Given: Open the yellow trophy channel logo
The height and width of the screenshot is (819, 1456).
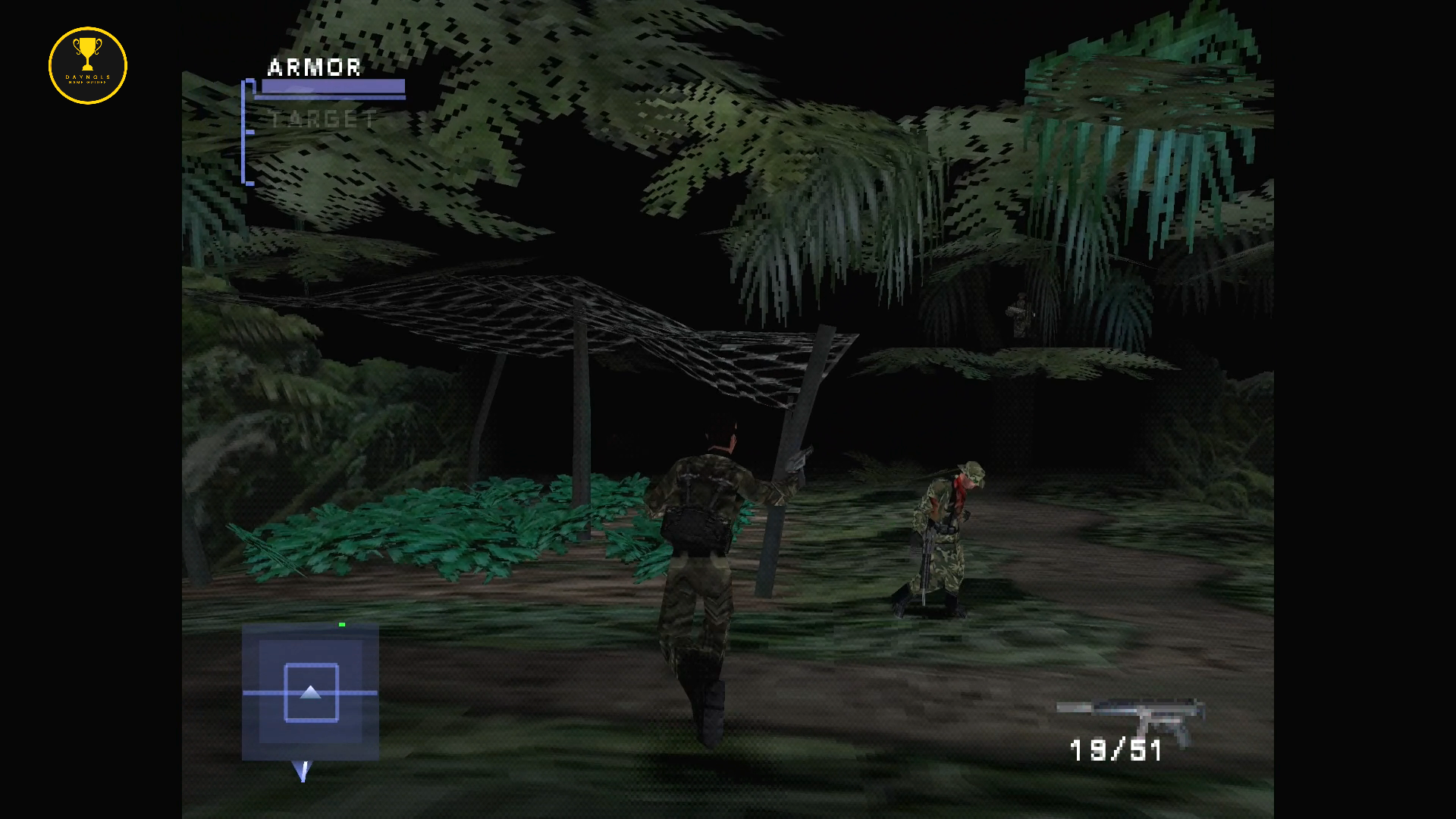Looking at the screenshot, I should point(88,66).
